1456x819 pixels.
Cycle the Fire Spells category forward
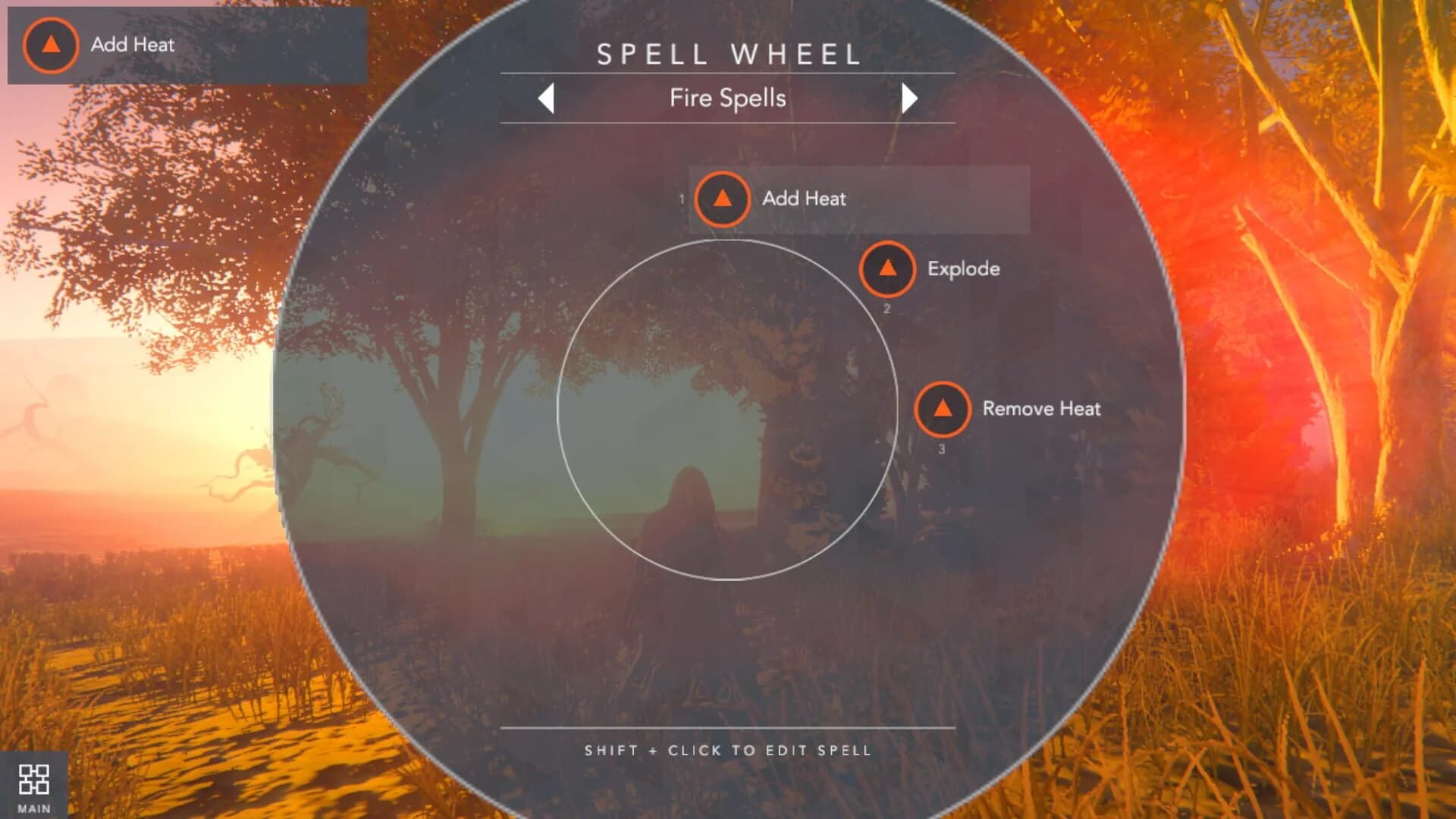909,98
